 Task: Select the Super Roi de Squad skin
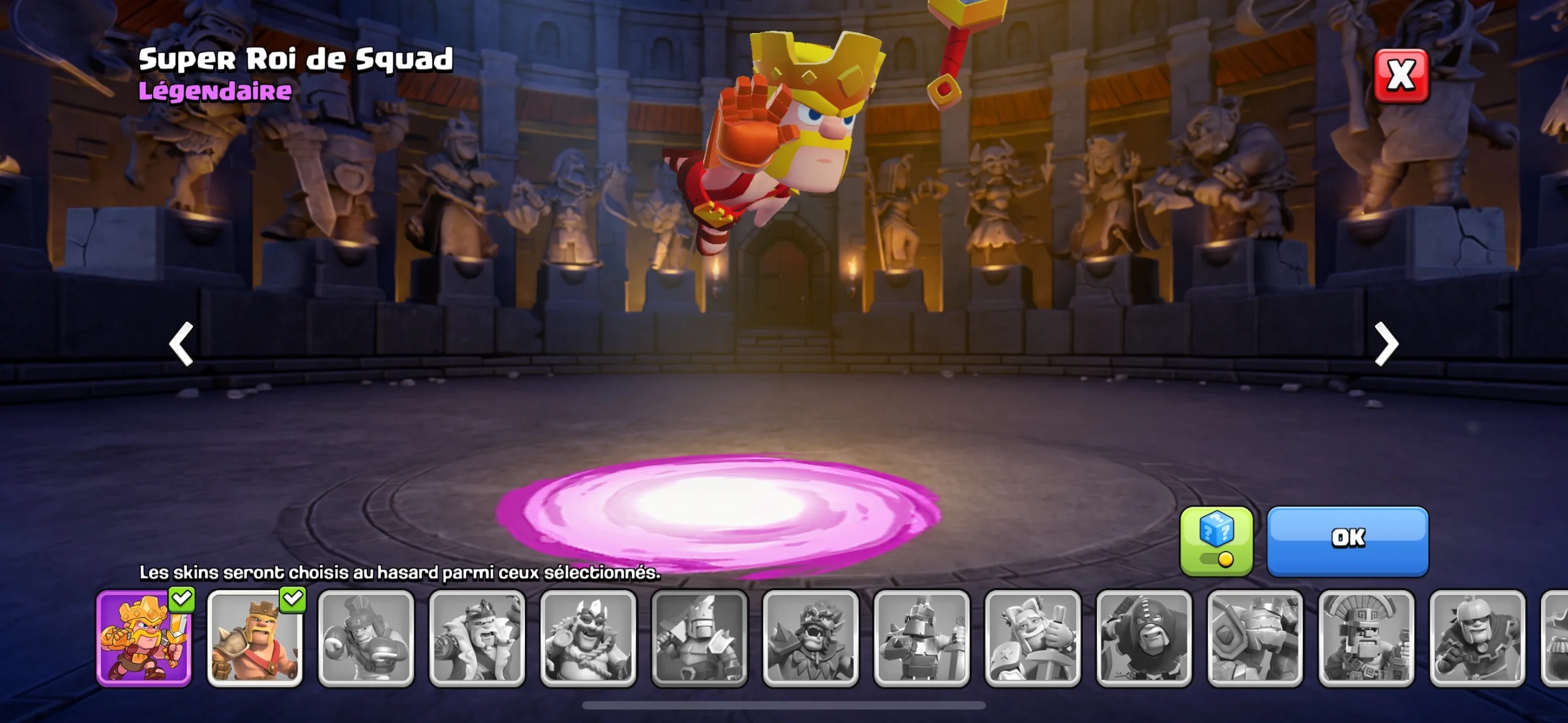pos(144,638)
